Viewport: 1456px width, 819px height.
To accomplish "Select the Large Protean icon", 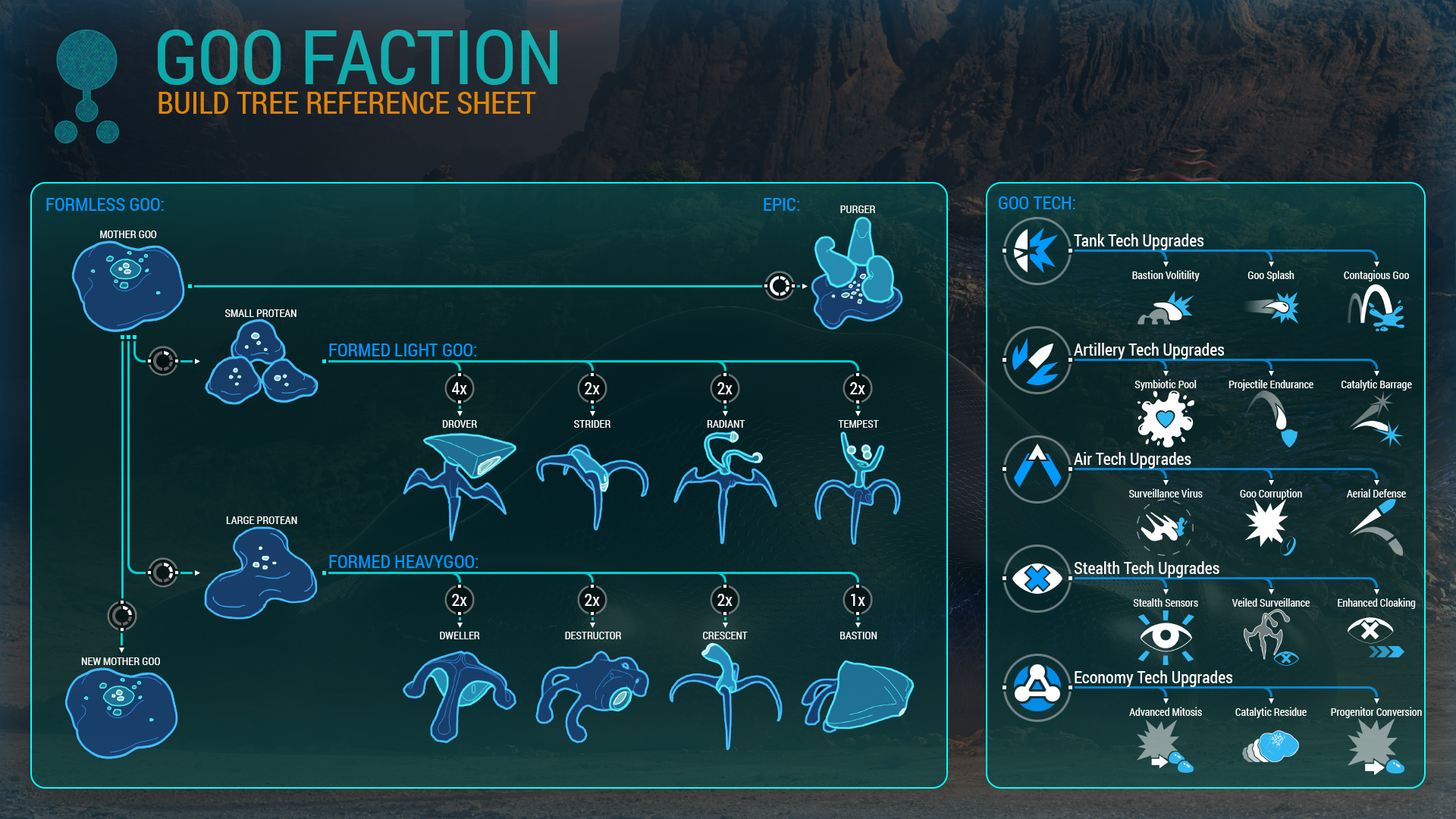I will point(260,573).
